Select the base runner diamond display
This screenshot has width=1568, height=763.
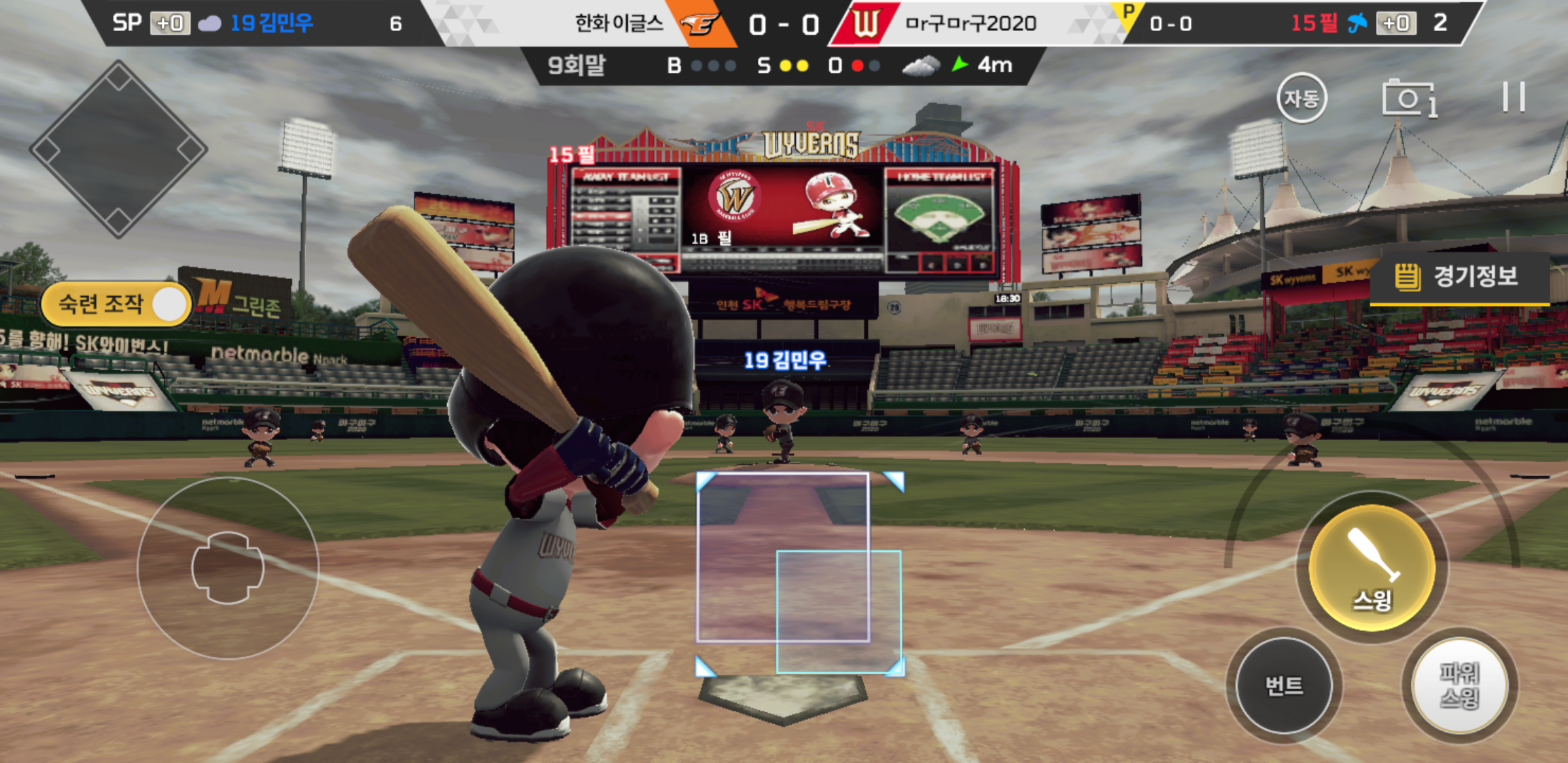coord(118,149)
